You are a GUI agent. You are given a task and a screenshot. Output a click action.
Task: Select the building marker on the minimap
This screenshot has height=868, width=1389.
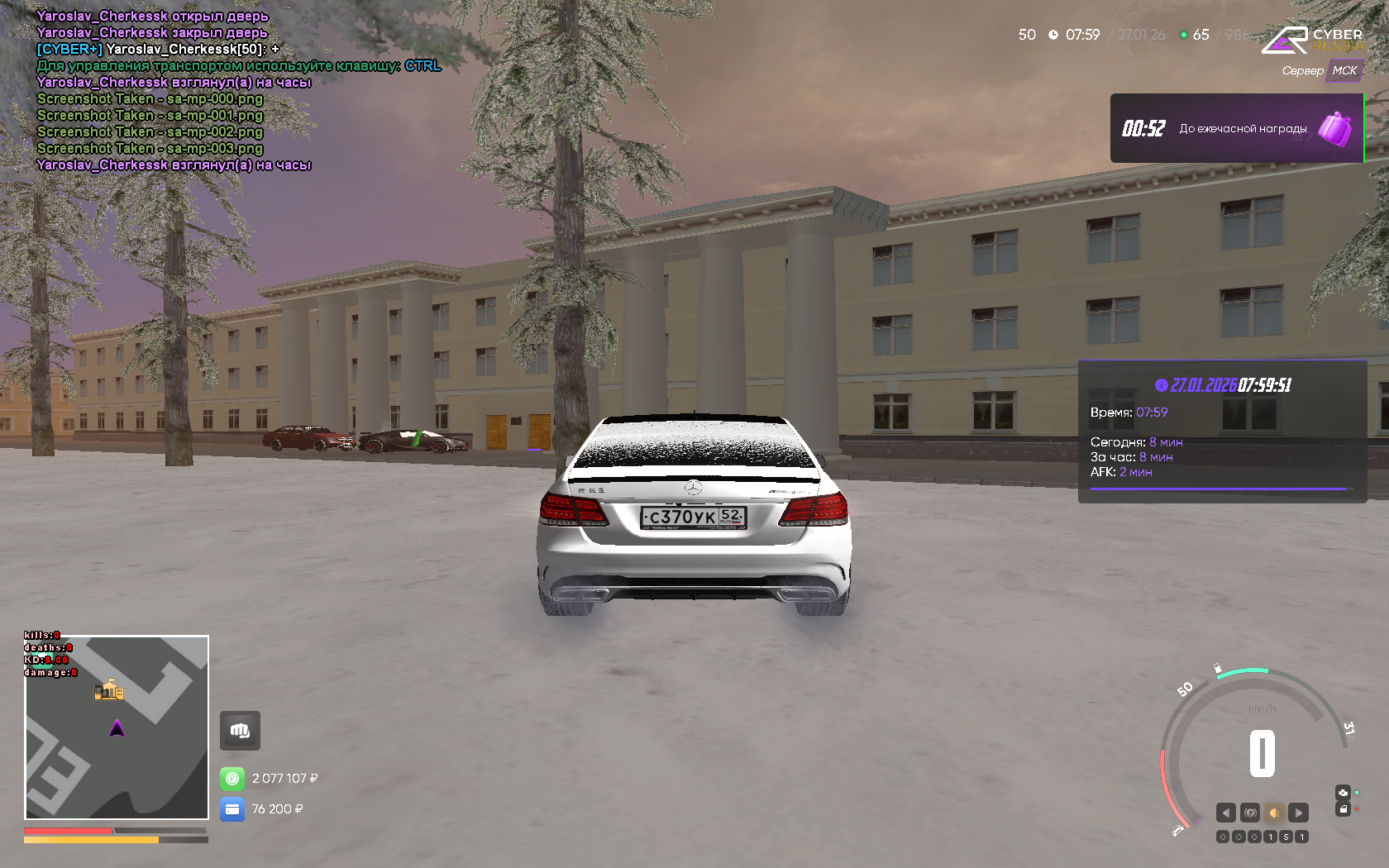(108, 689)
